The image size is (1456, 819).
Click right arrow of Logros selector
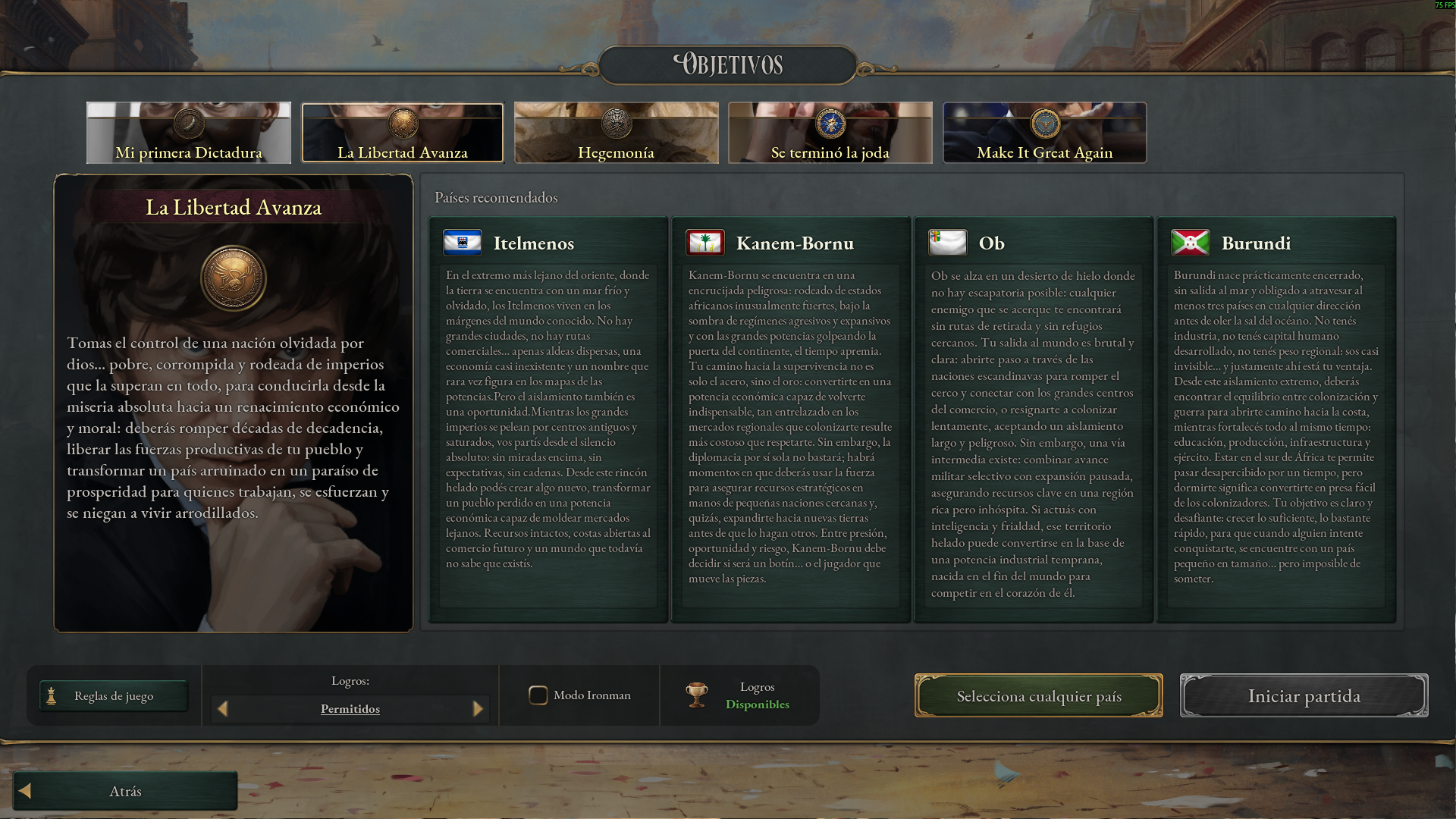478,709
